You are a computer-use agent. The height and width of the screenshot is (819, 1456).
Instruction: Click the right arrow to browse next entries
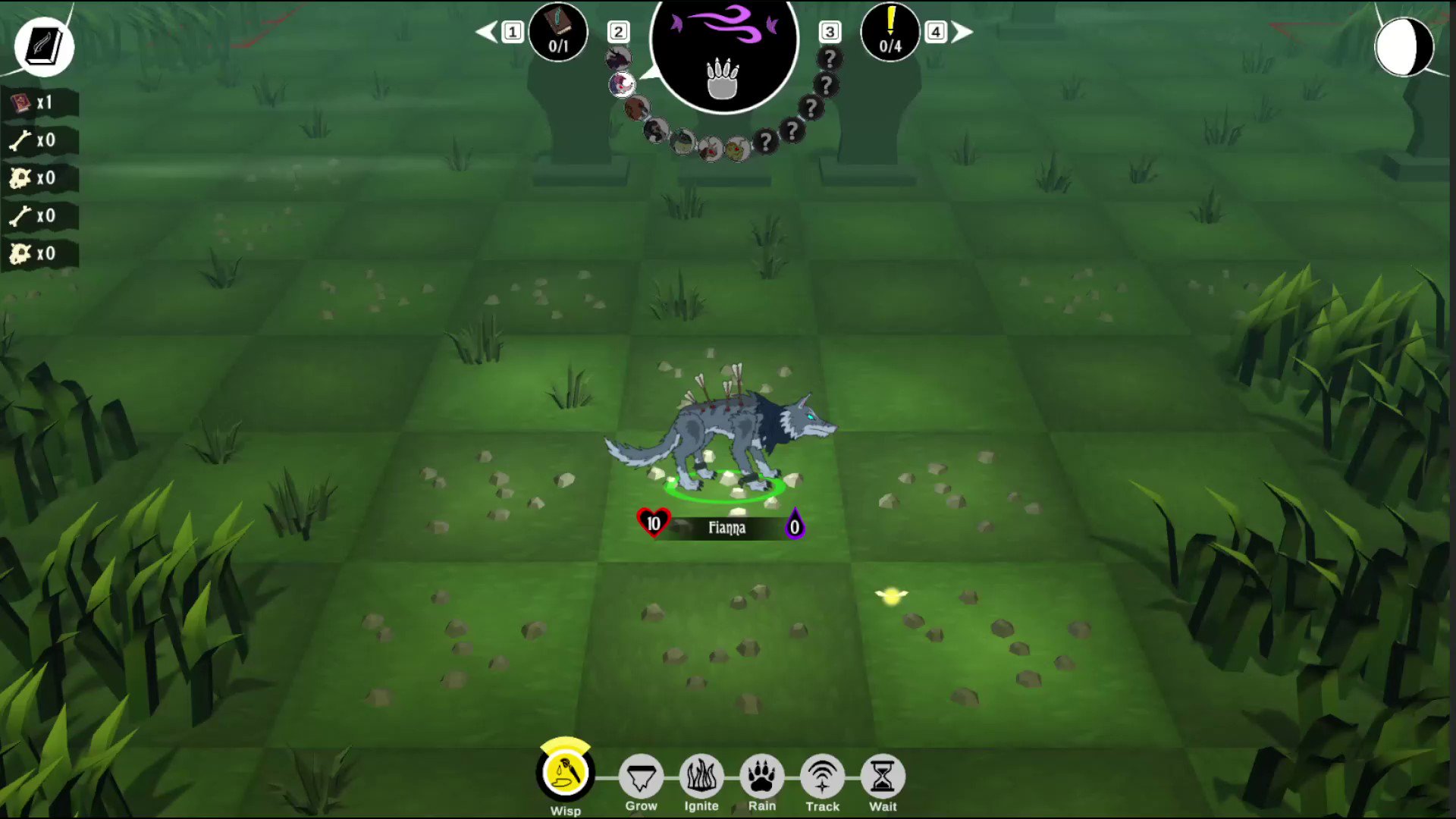[x=962, y=30]
